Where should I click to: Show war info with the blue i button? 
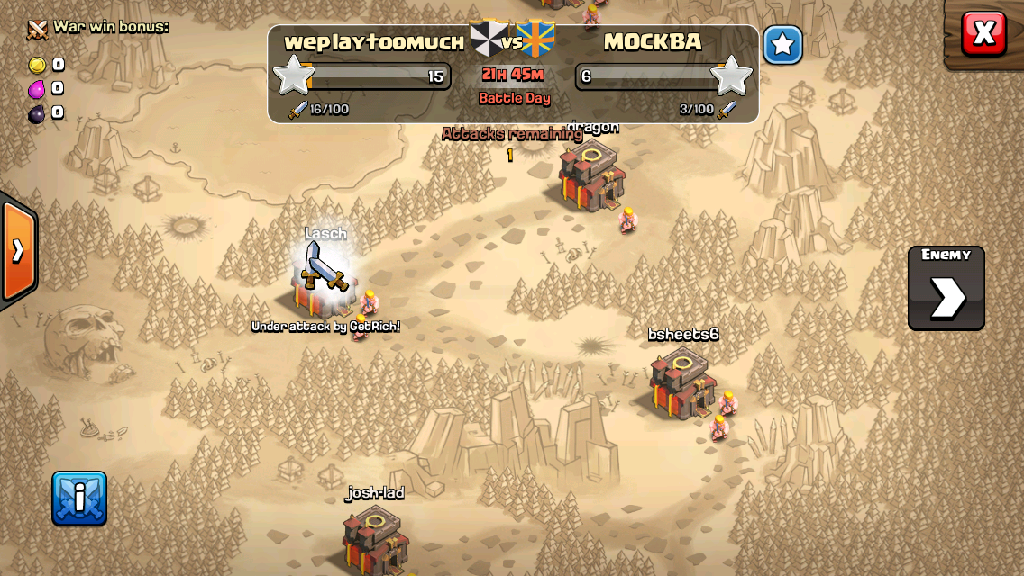tap(79, 498)
